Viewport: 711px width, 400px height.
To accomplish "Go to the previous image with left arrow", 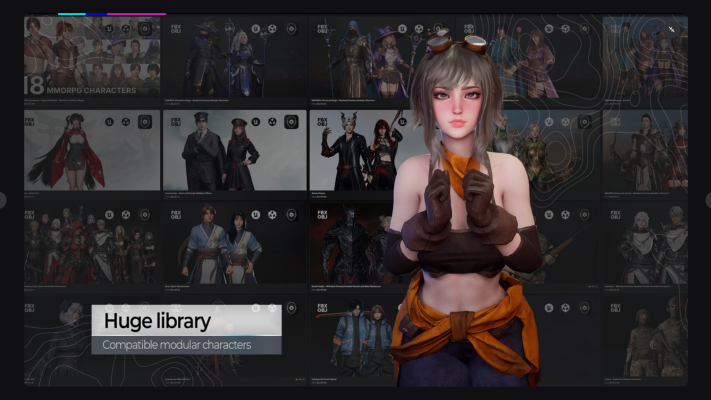I will pos(3,200).
